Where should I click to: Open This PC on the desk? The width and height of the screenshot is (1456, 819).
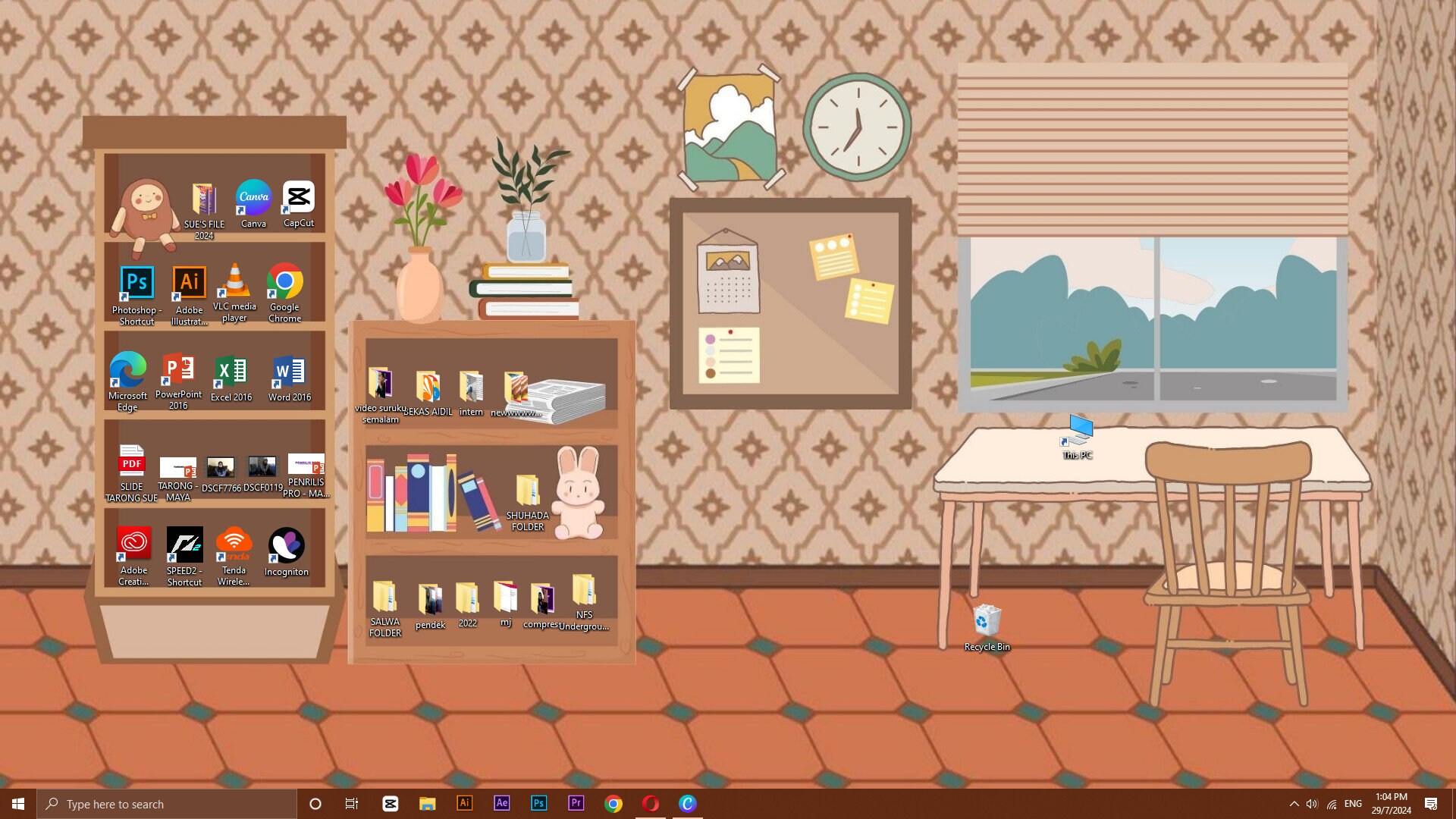[x=1077, y=432]
